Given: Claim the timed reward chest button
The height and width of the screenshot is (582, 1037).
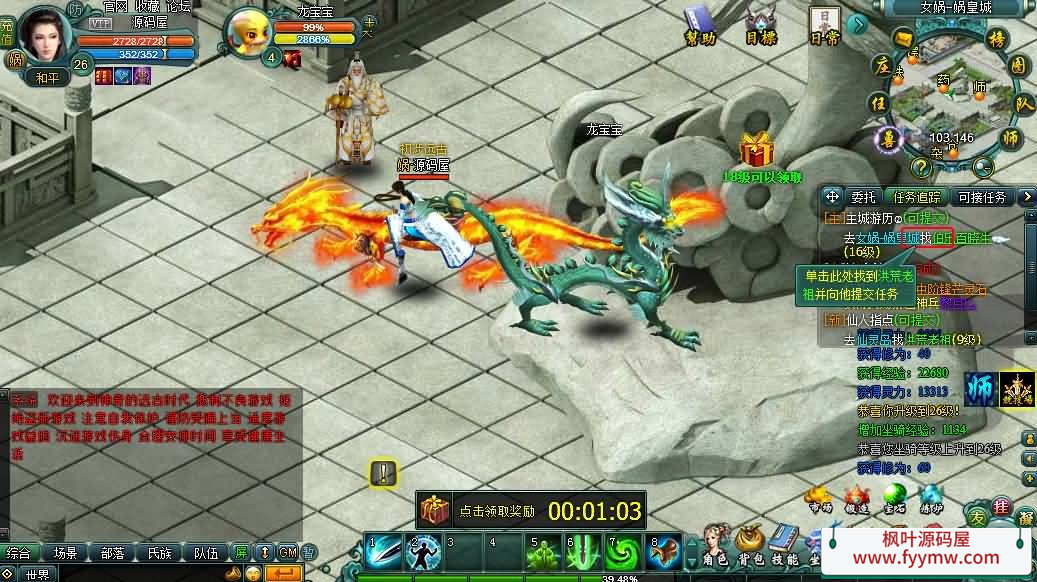Looking at the screenshot, I should (435, 510).
